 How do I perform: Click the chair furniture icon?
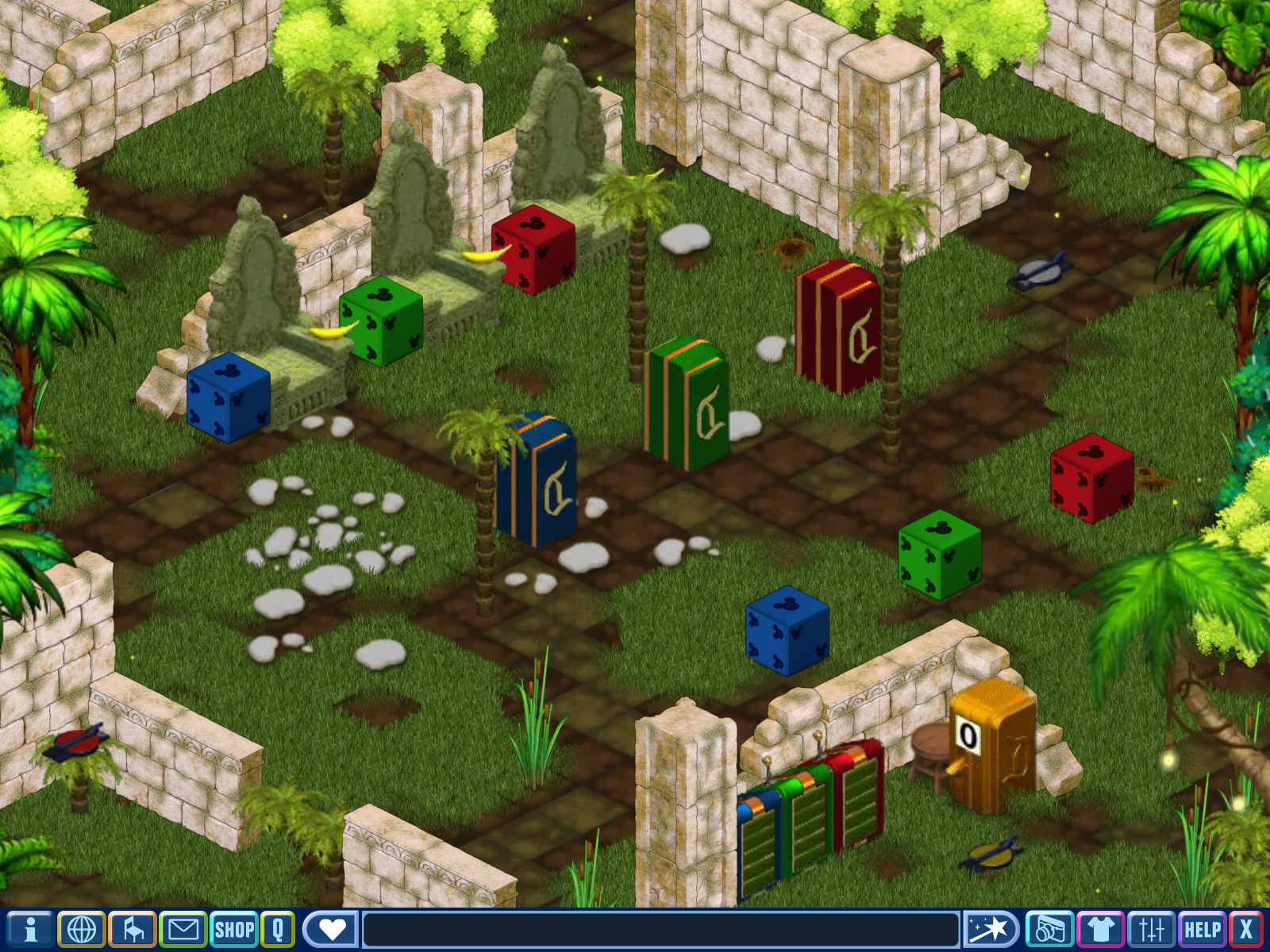click(132, 929)
